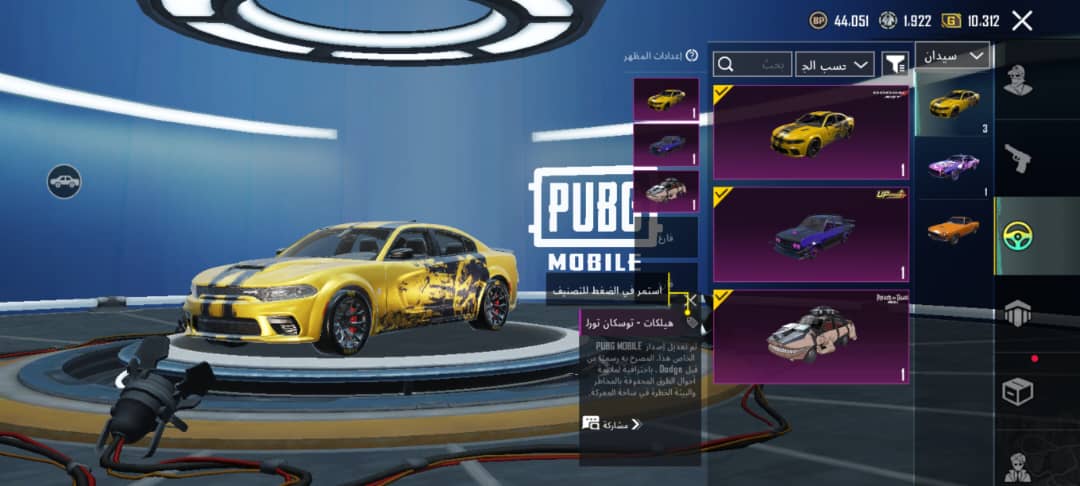Open the steering wheel vehicles tab
Screen dimensions: 1080x486
click(x=1018, y=235)
